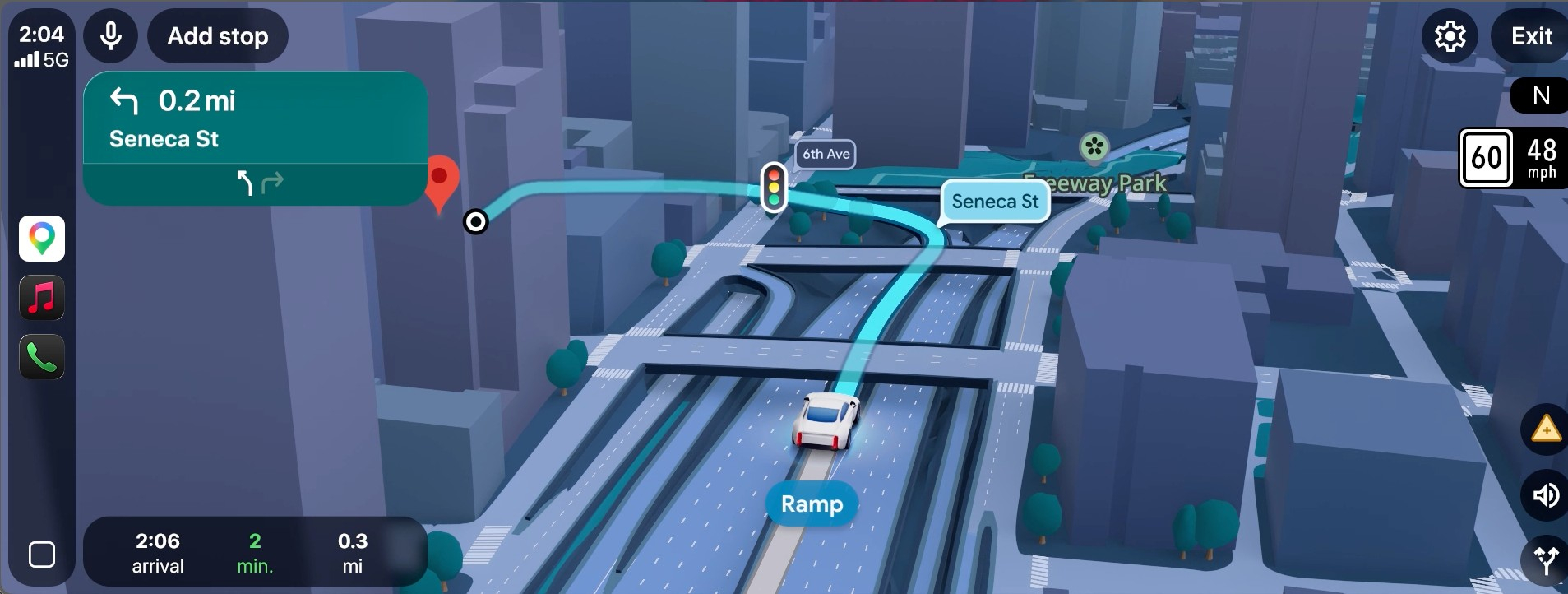Tap the 48 mph speedometer readout
1568x594 pixels.
pos(1543,158)
